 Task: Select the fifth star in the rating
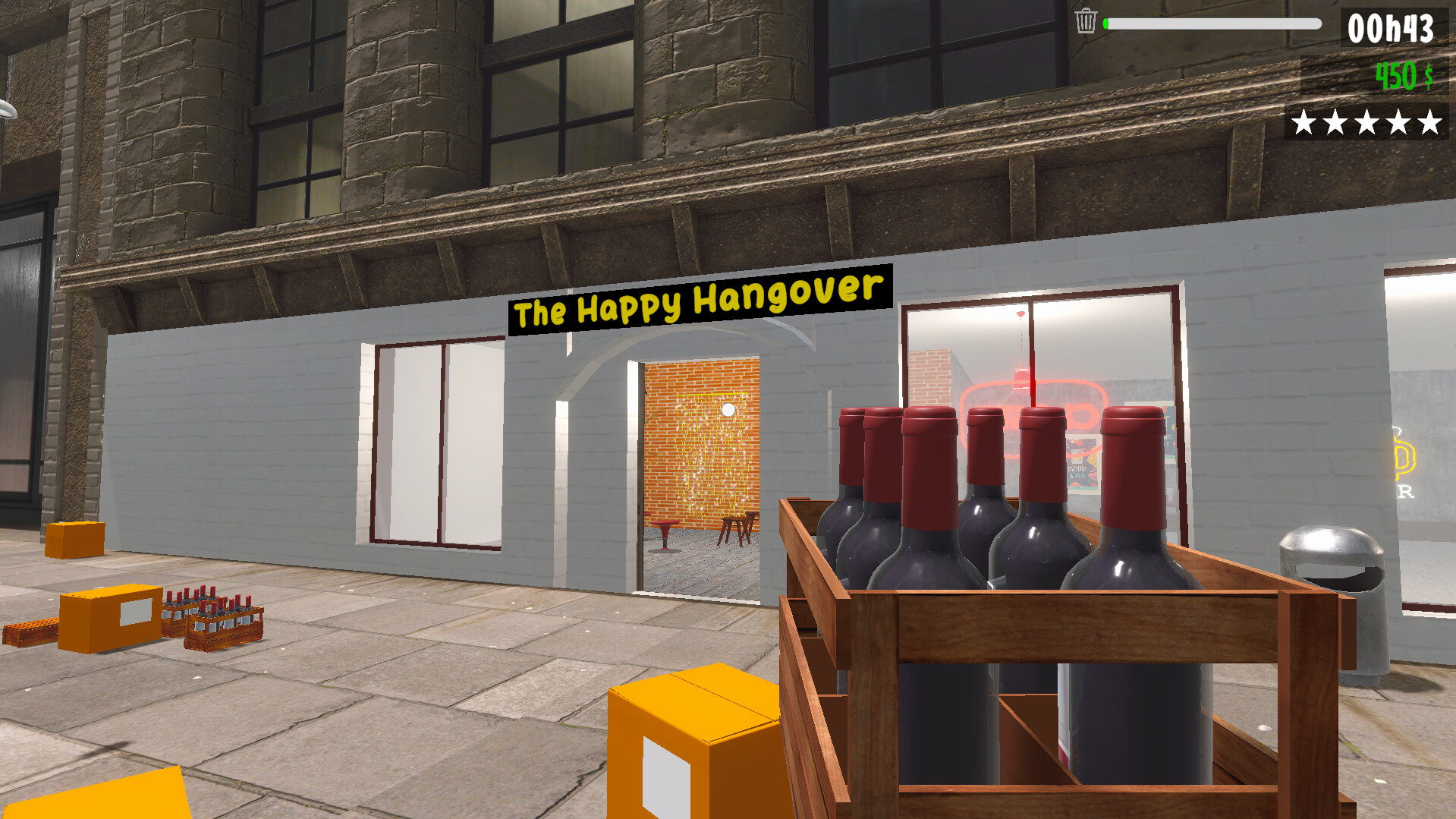pyautogui.click(x=1429, y=120)
